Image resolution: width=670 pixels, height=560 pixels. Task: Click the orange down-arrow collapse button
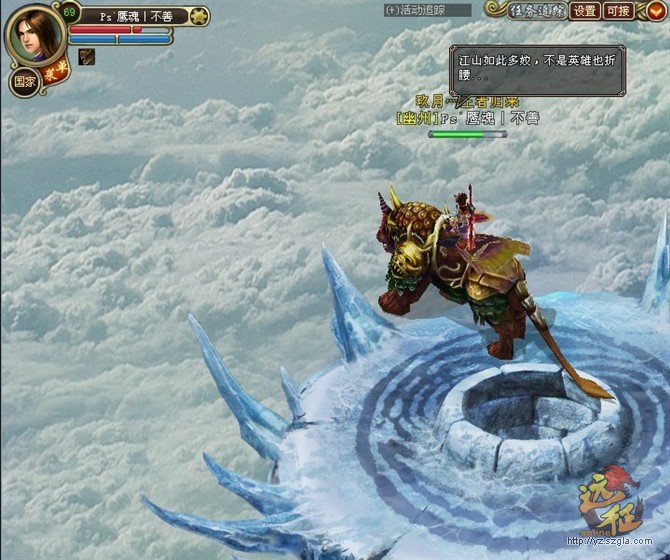pyautogui.click(x=653, y=11)
